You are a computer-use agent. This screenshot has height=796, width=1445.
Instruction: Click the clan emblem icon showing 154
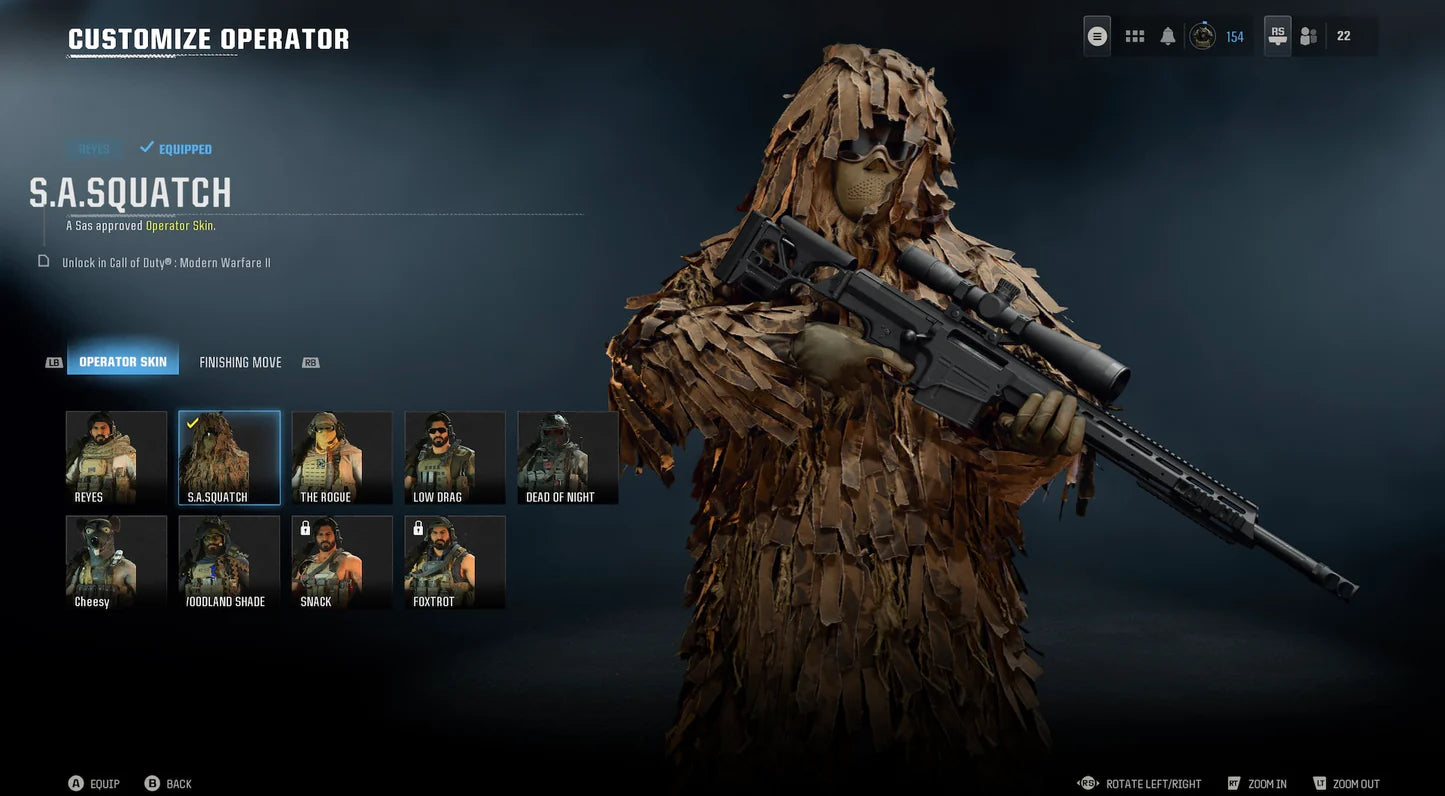[x=1201, y=35]
